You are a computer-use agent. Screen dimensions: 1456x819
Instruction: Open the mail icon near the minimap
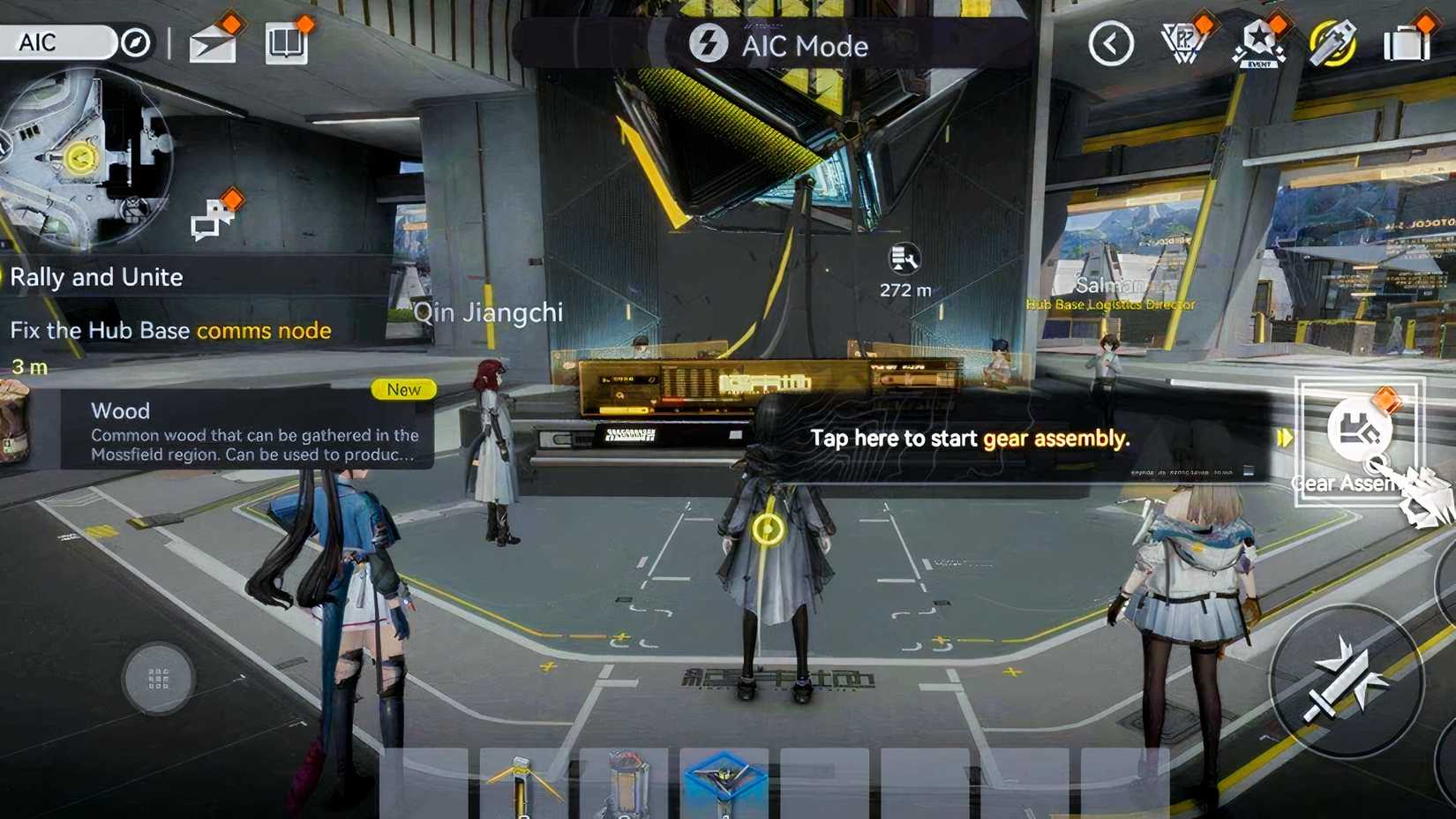pos(211,45)
